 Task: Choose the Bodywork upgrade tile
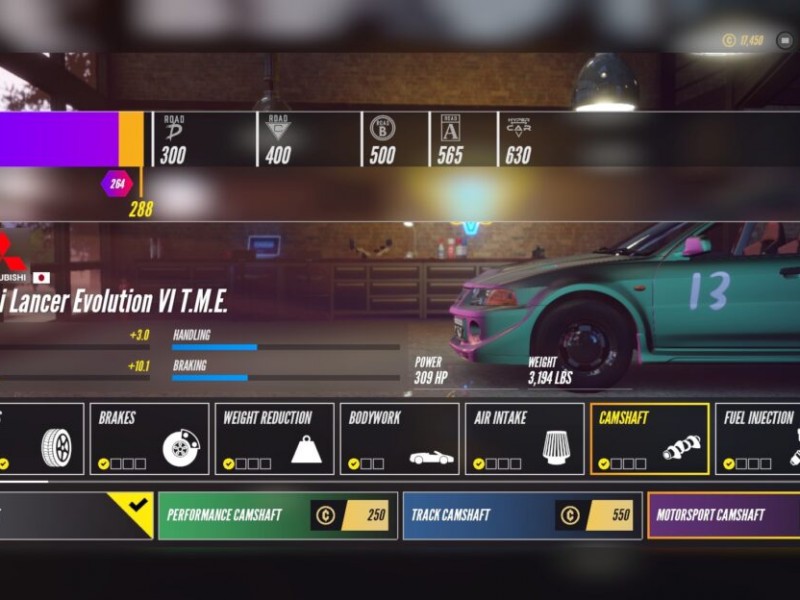coord(399,438)
